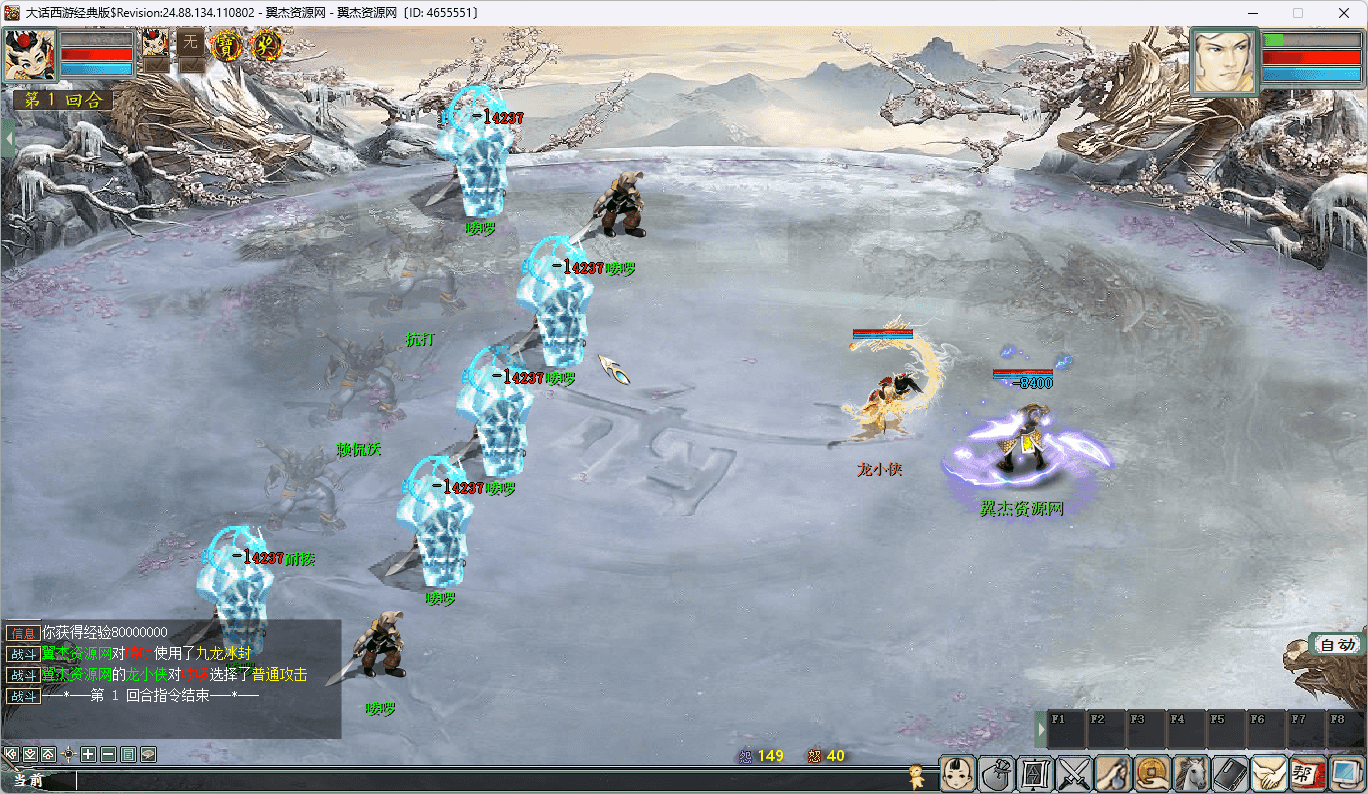Shrink chat window with minus button

click(108, 754)
